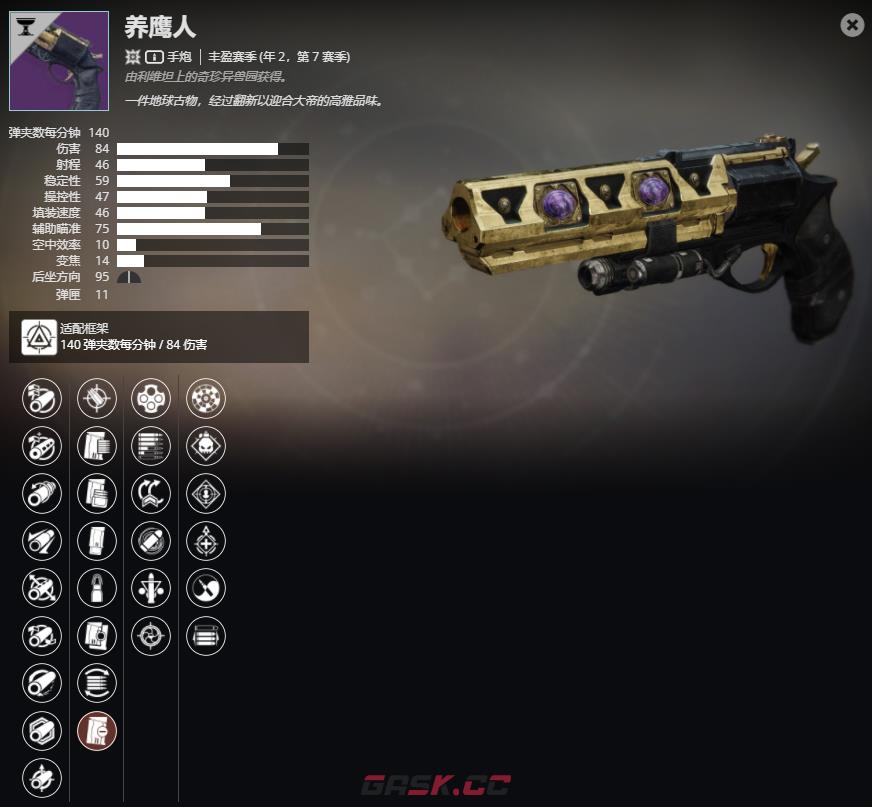Select the Adaptive Frame intrinsic perk icon
The image size is (872, 807).
pos(39,337)
